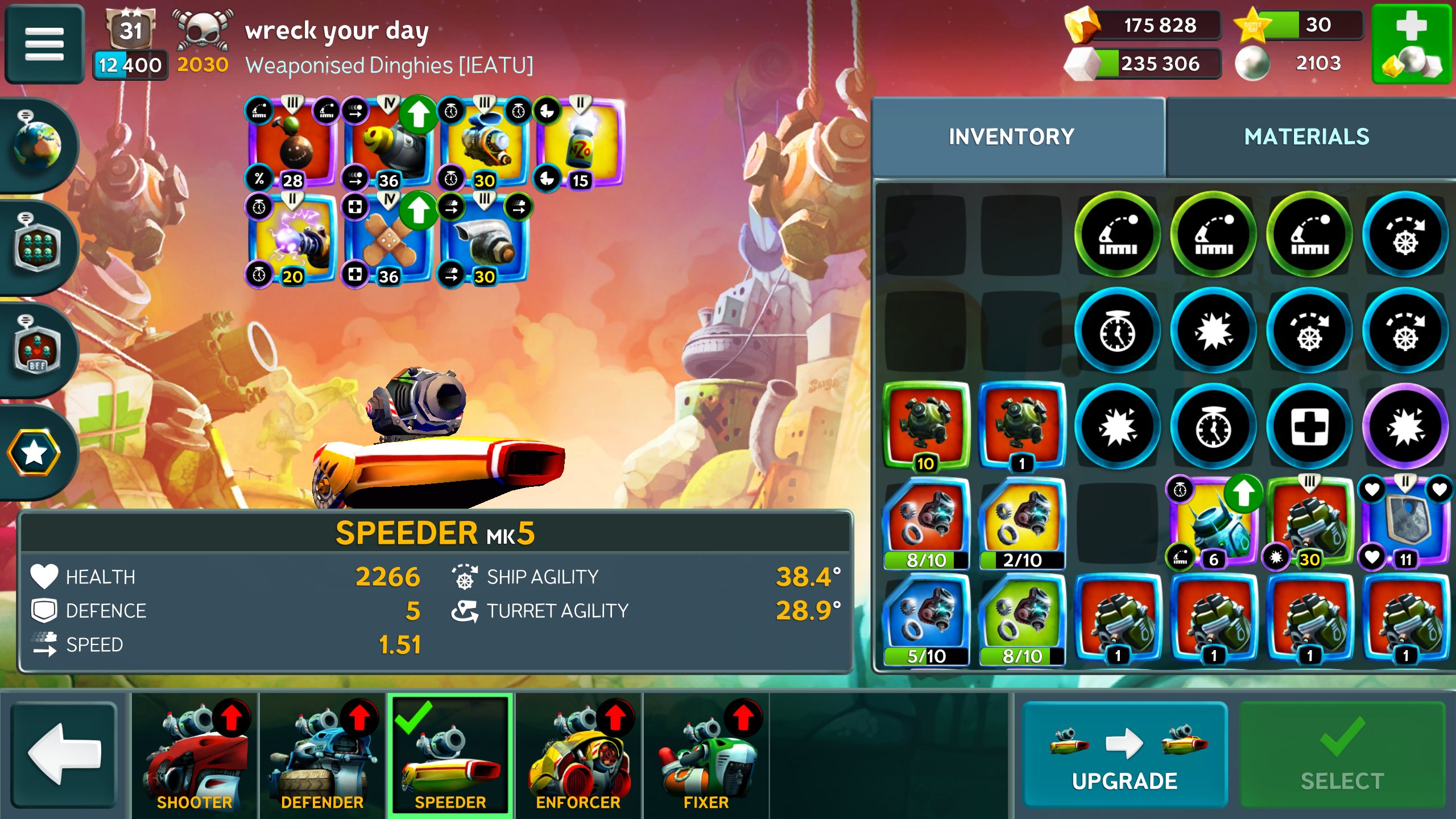1456x819 pixels.
Task: Choose the Shooter ship
Action: pyautogui.click(x=195, y=755)
